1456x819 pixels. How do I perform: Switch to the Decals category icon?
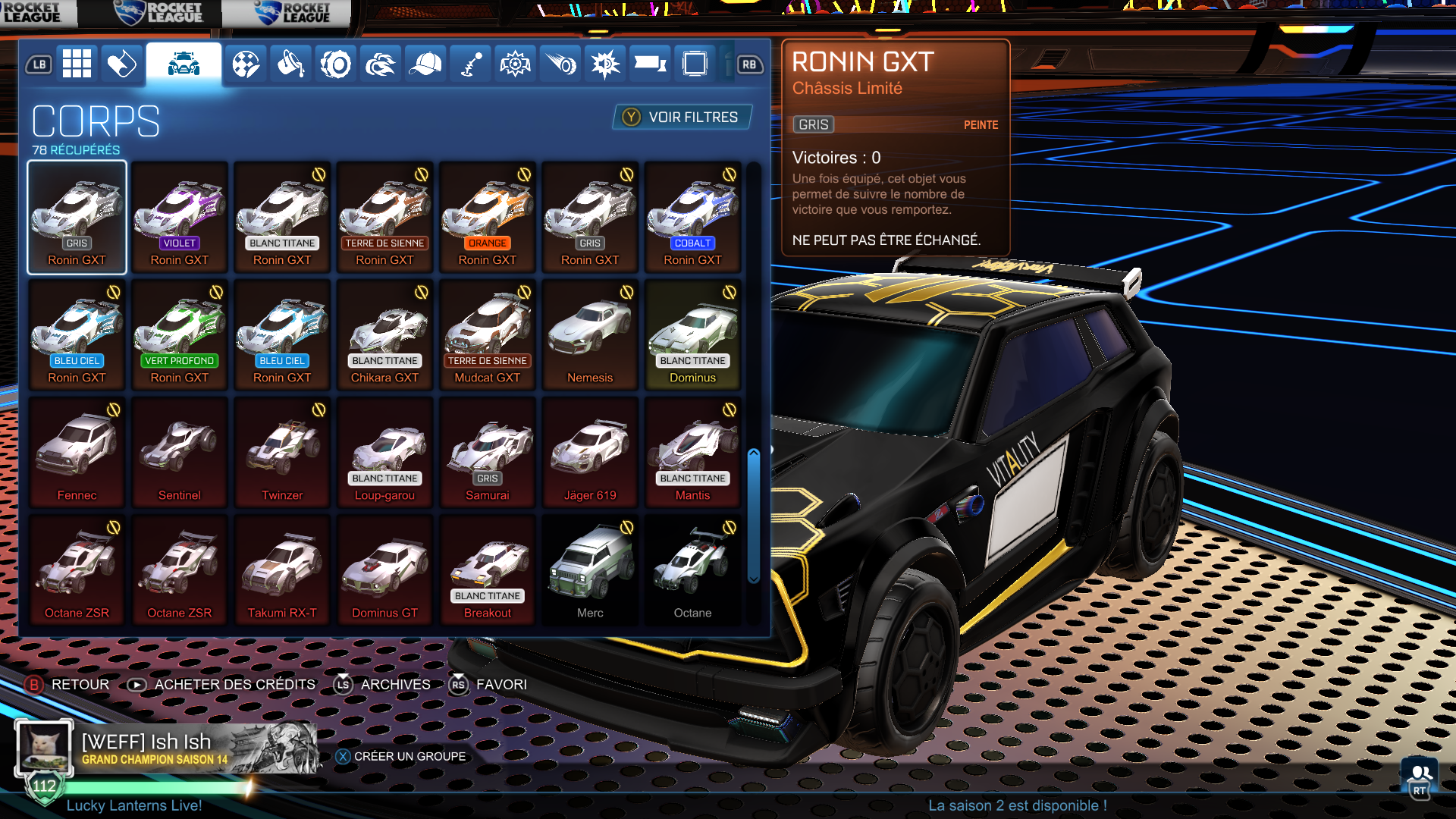click(245, 64)
